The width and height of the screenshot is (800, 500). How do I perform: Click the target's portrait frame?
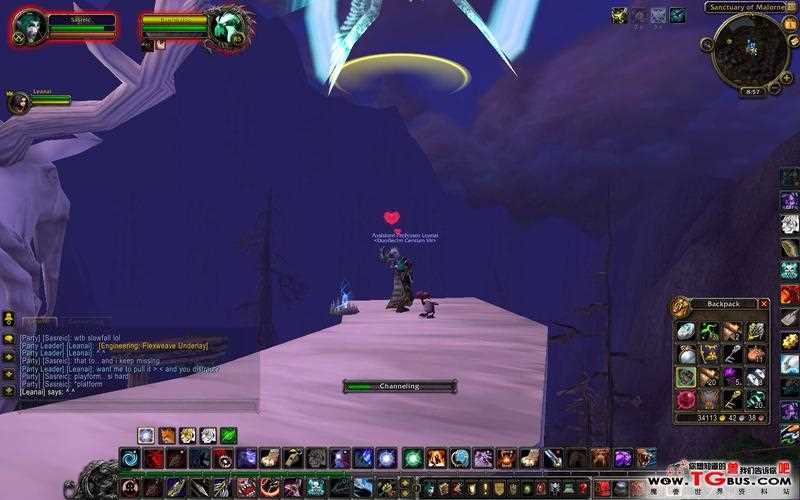[228, 27]
